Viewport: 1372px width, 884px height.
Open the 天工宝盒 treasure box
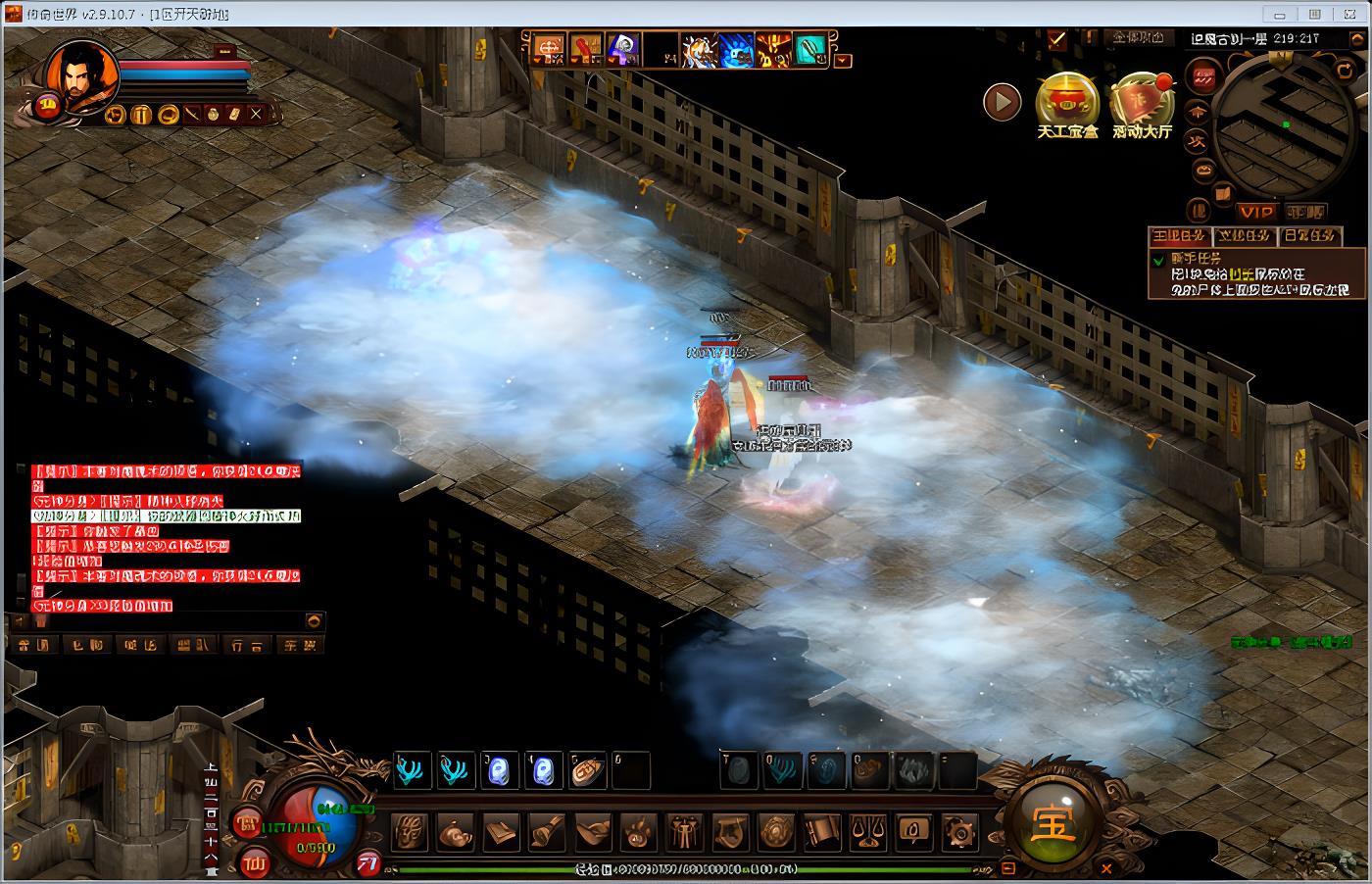point(1067,101)
